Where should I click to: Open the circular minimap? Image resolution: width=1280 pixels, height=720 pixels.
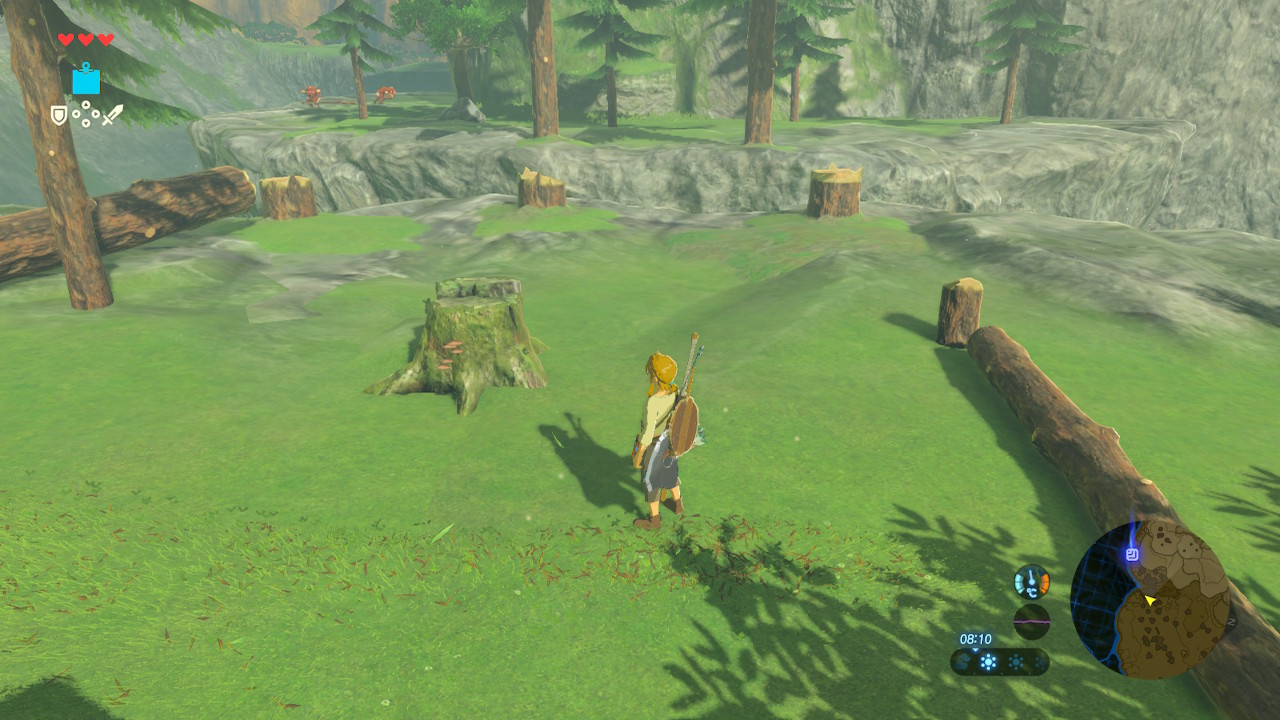click(1150, 600)
